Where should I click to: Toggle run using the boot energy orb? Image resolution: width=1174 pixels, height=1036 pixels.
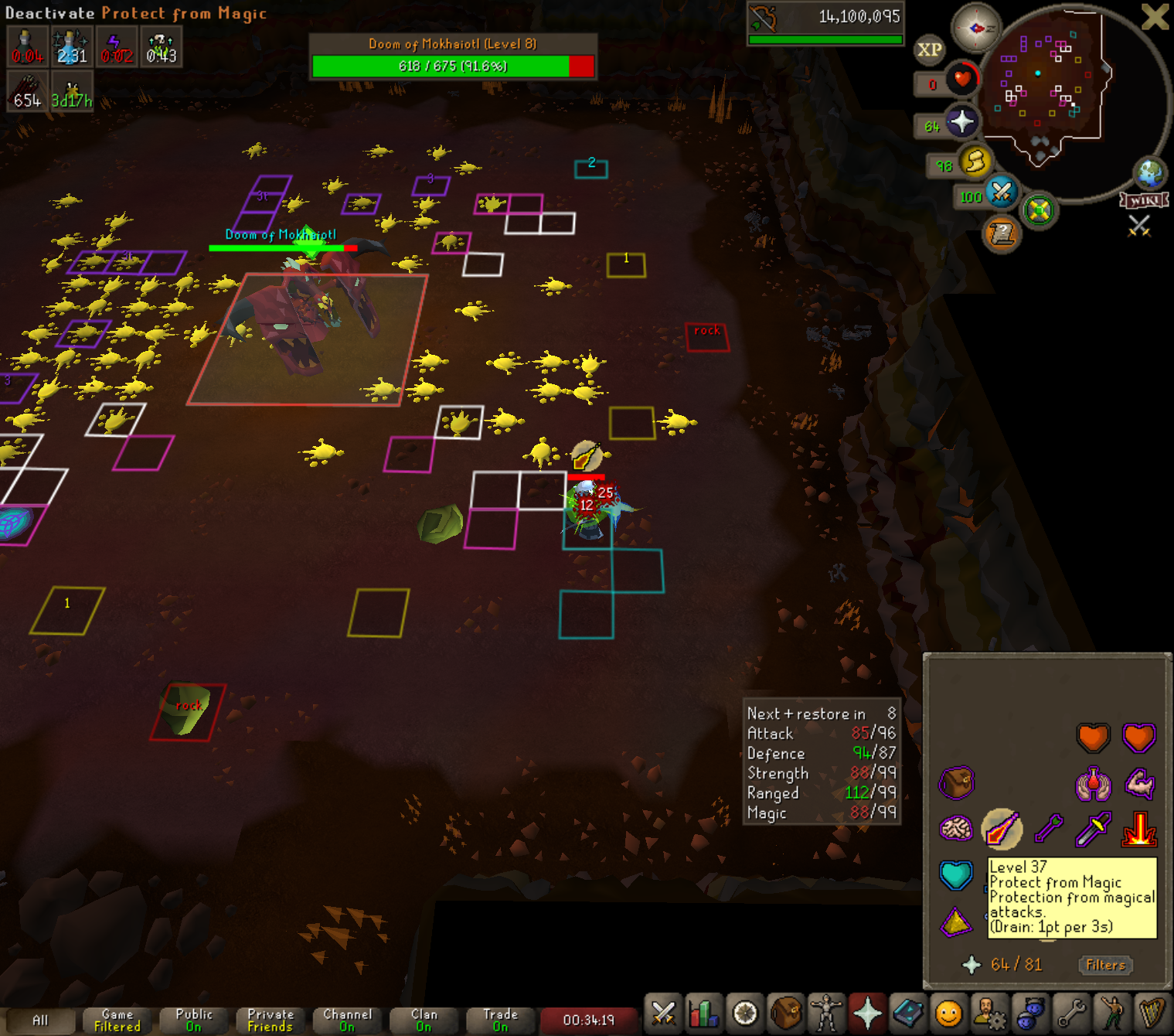click(x=975, y=162)
